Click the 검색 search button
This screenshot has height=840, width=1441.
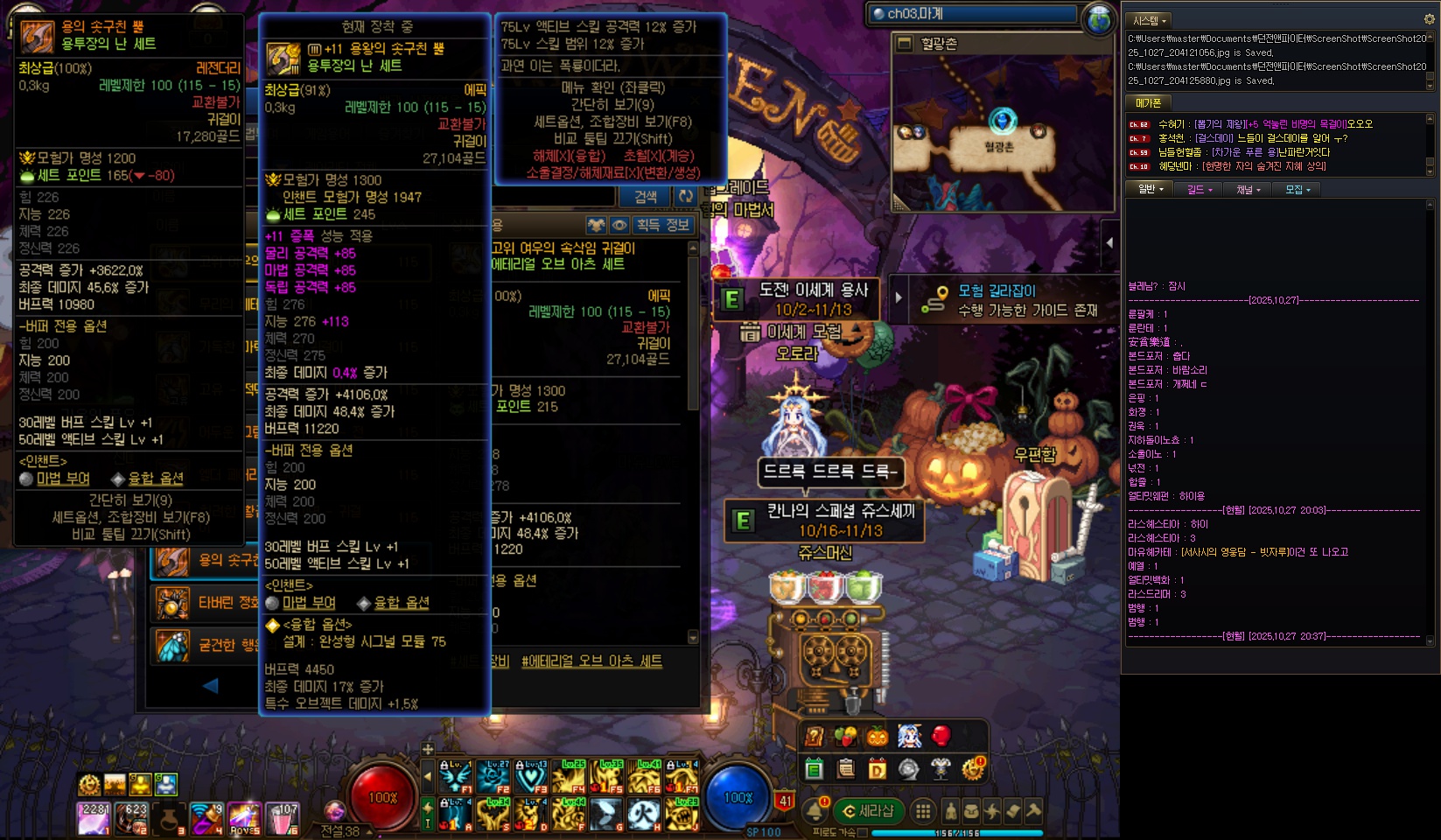pyautogui.click(x=646, y=197)
